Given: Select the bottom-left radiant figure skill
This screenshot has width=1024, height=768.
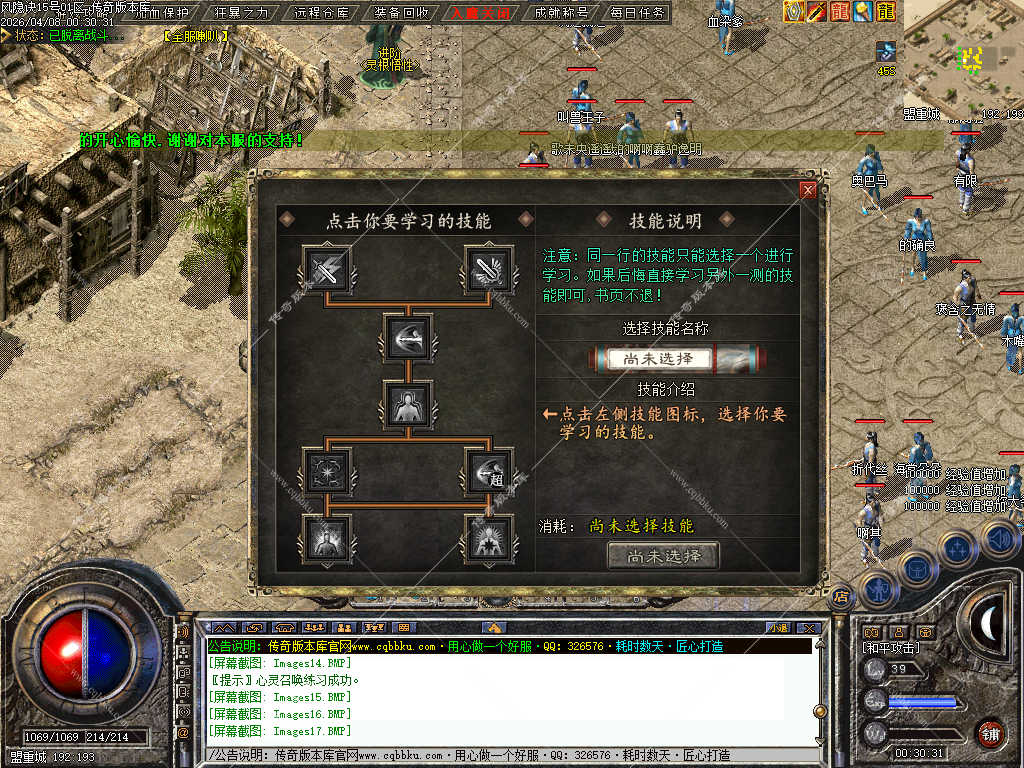Looking at the screenshot, I should click(x=327, y=537).
